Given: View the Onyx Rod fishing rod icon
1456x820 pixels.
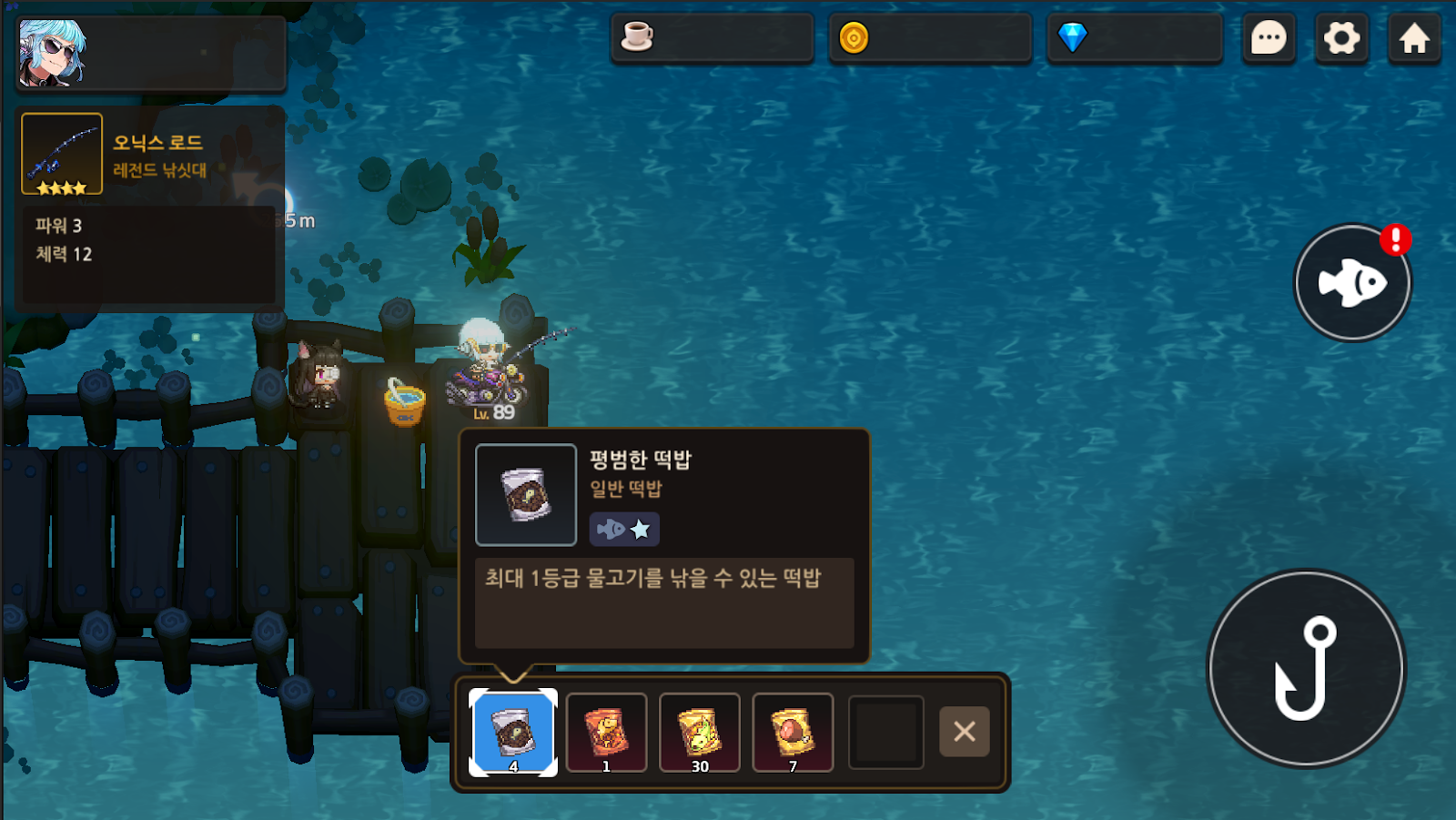Looking at the screenshot, I should (x=62, y=154).
